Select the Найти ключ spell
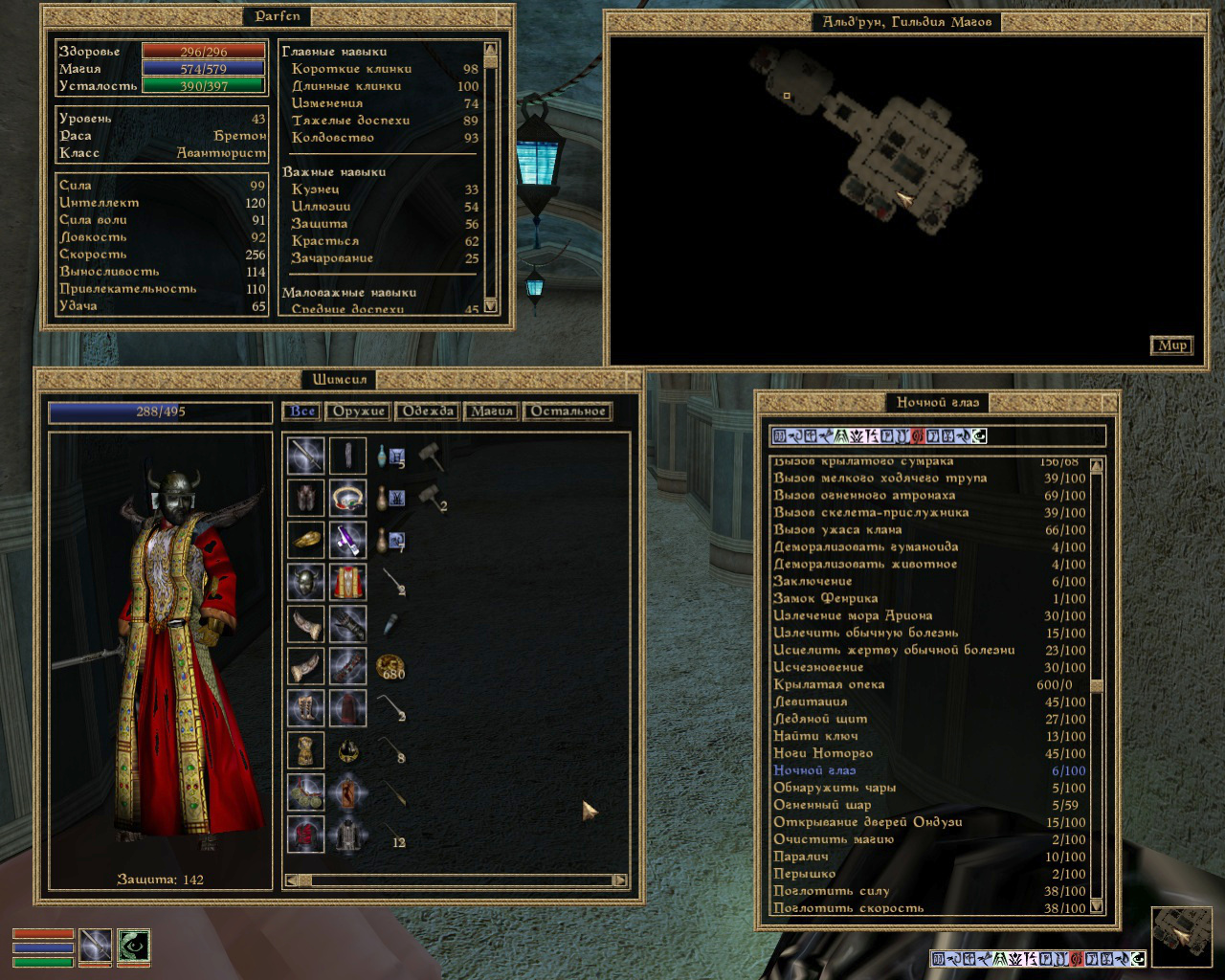Image resolution: width=1225 pixels, height=980 pixels. point(815,736)
